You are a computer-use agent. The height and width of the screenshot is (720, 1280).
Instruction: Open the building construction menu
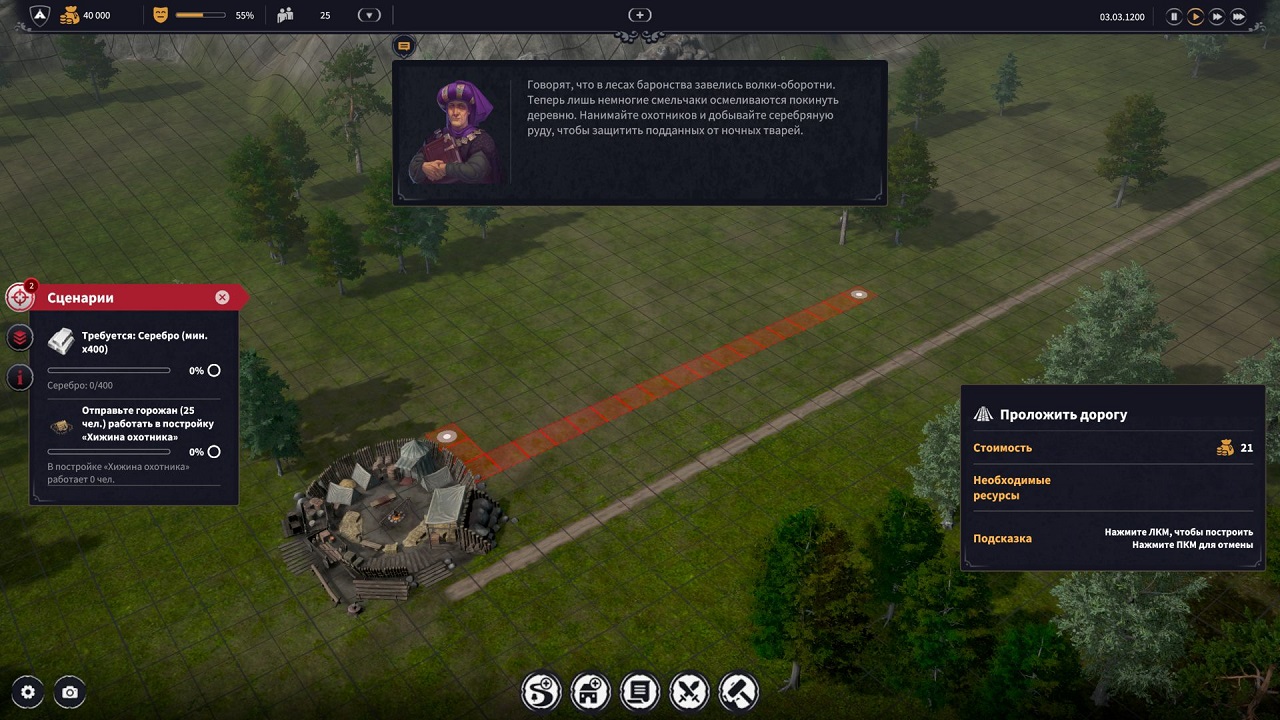click(590, 691)
